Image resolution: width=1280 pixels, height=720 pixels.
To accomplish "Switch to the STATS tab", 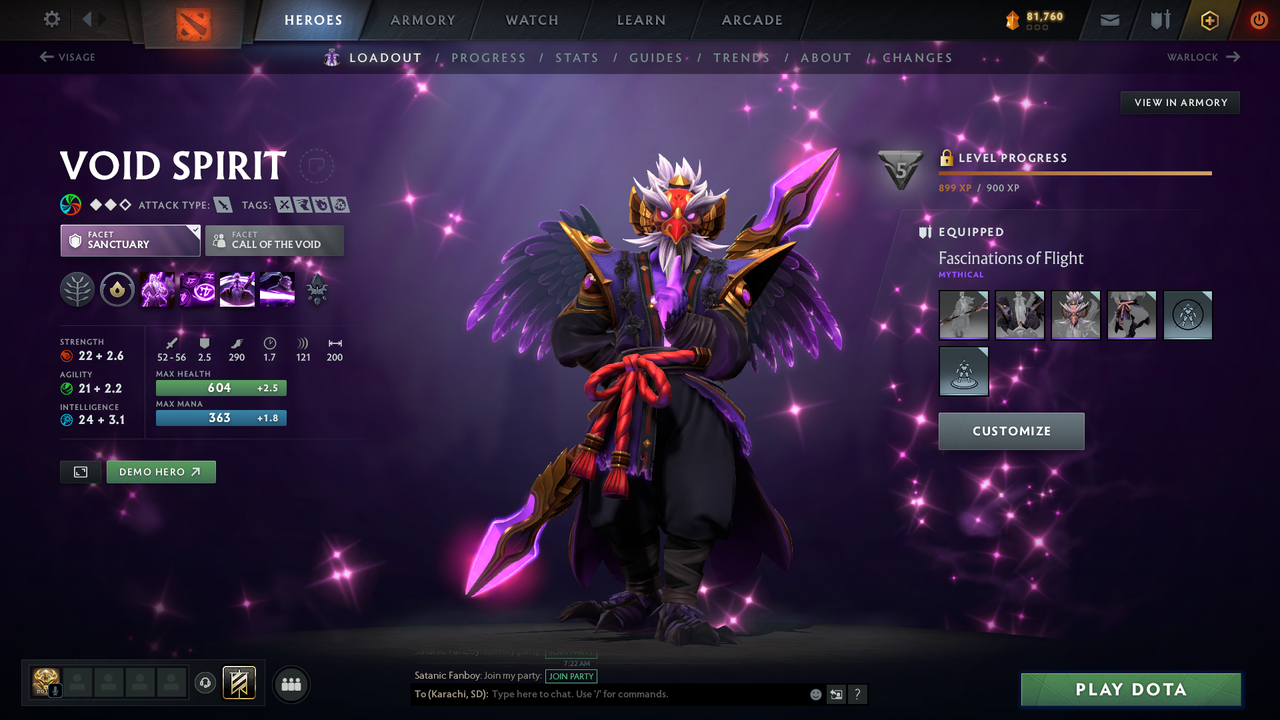I will [577, 57].
